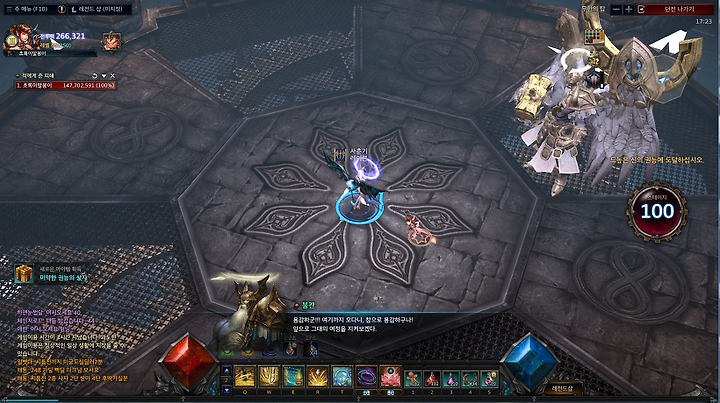720x403 pixels.
Task: Use the potion in quick slot 3
Action: tap(451, 376)
